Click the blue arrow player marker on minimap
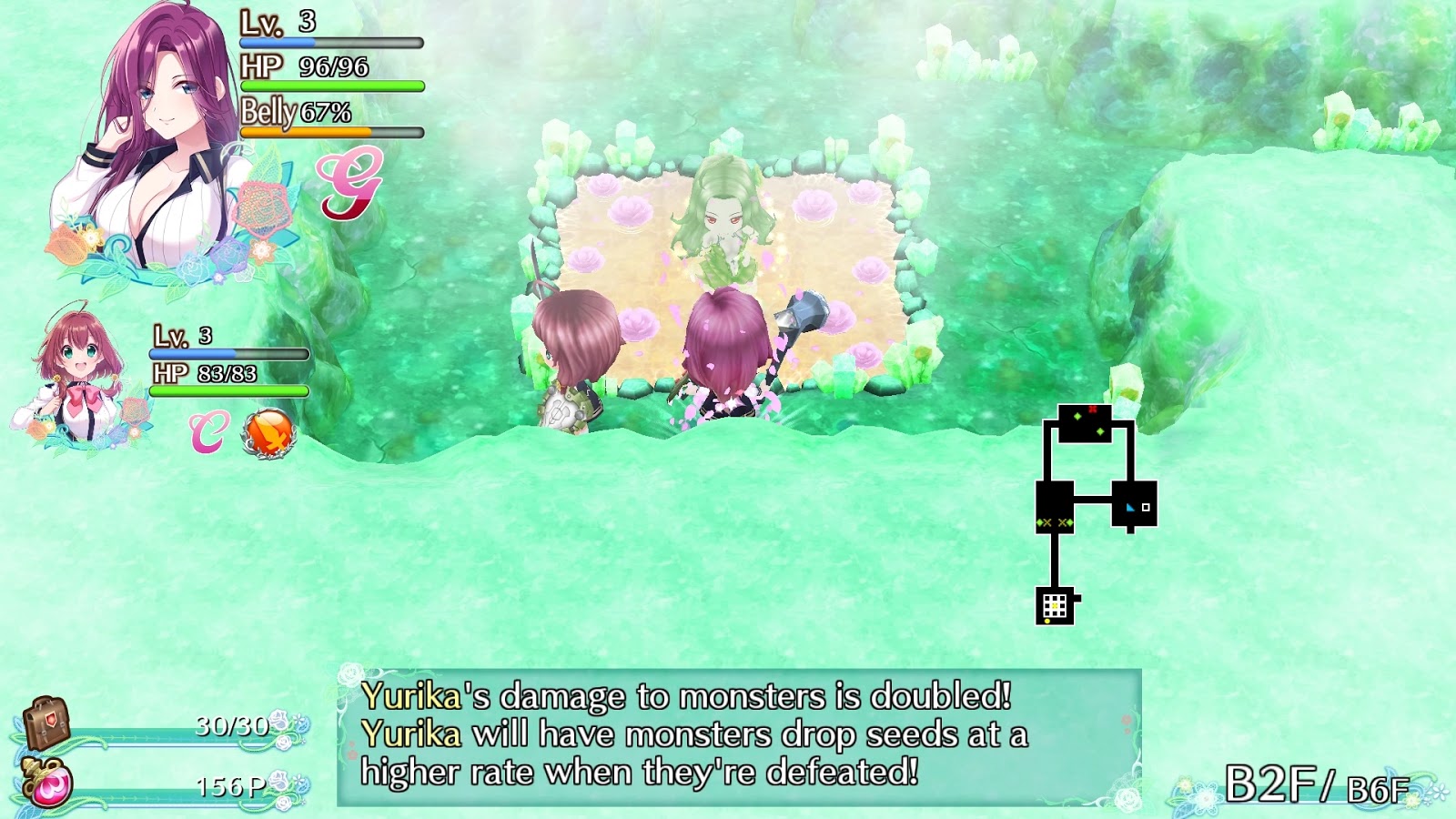The width and height of the screenshot is (1456, 819). (1130, 508)
